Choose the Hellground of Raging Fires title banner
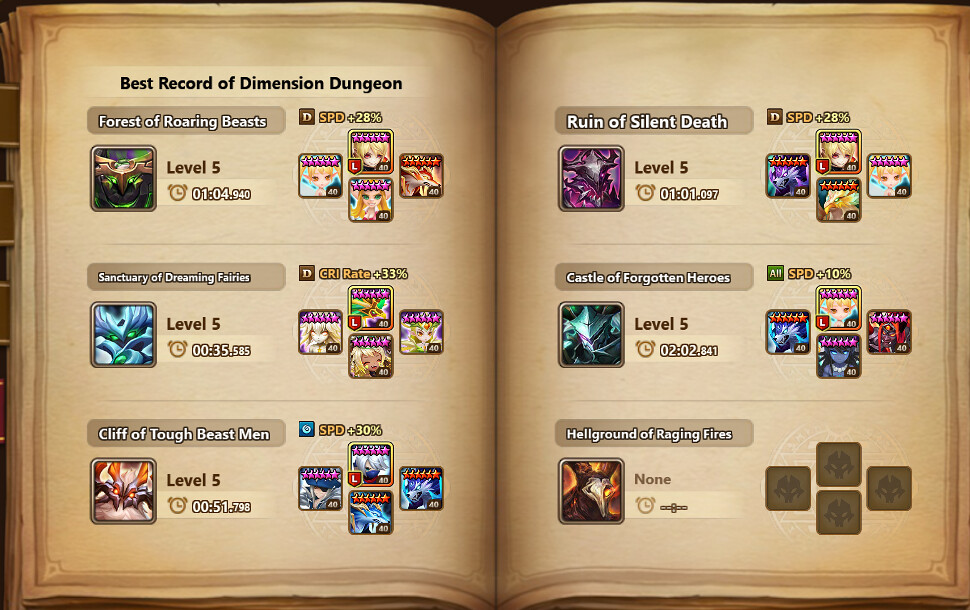This screenshot has width=970, height=610. 651,434
